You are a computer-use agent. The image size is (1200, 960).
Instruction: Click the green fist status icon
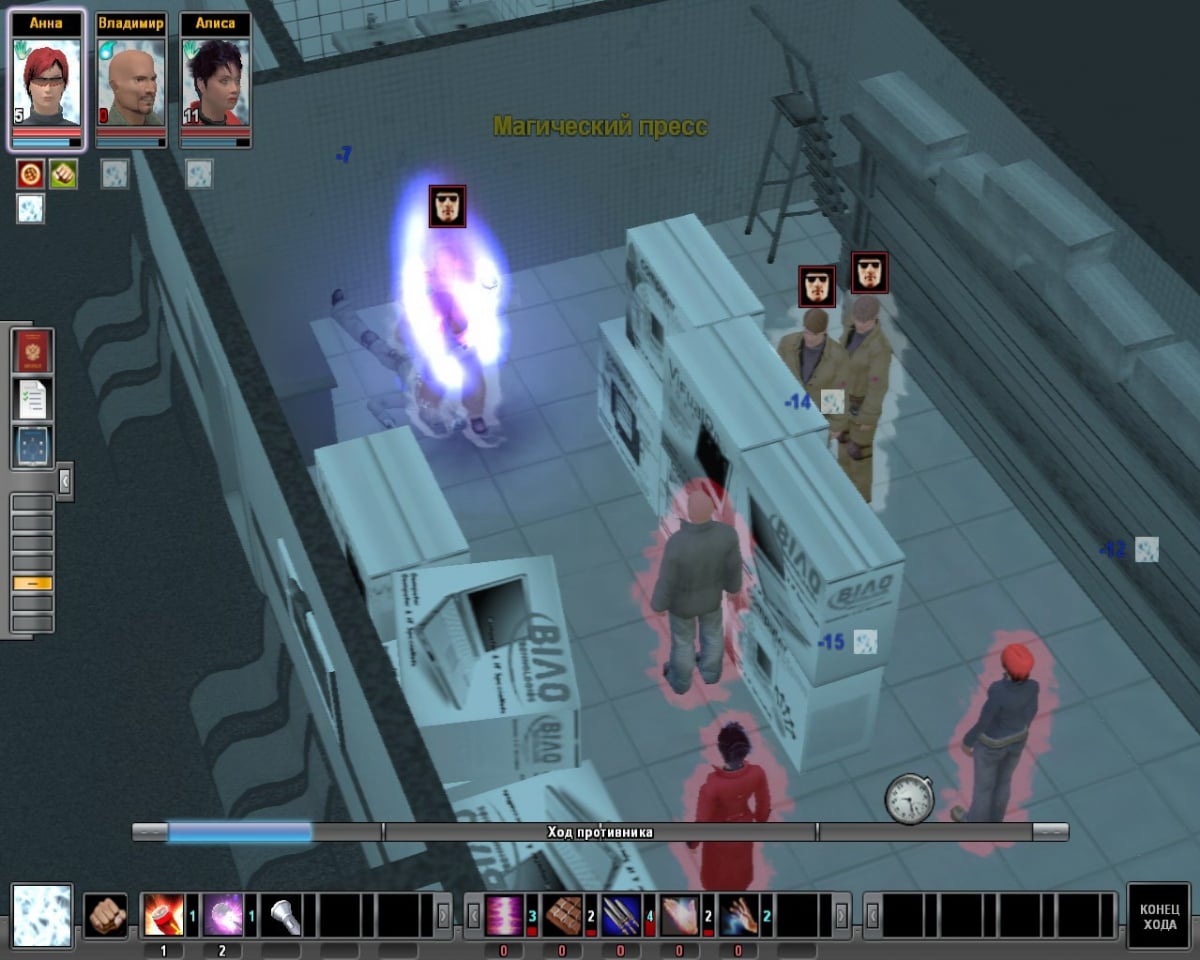64,174
